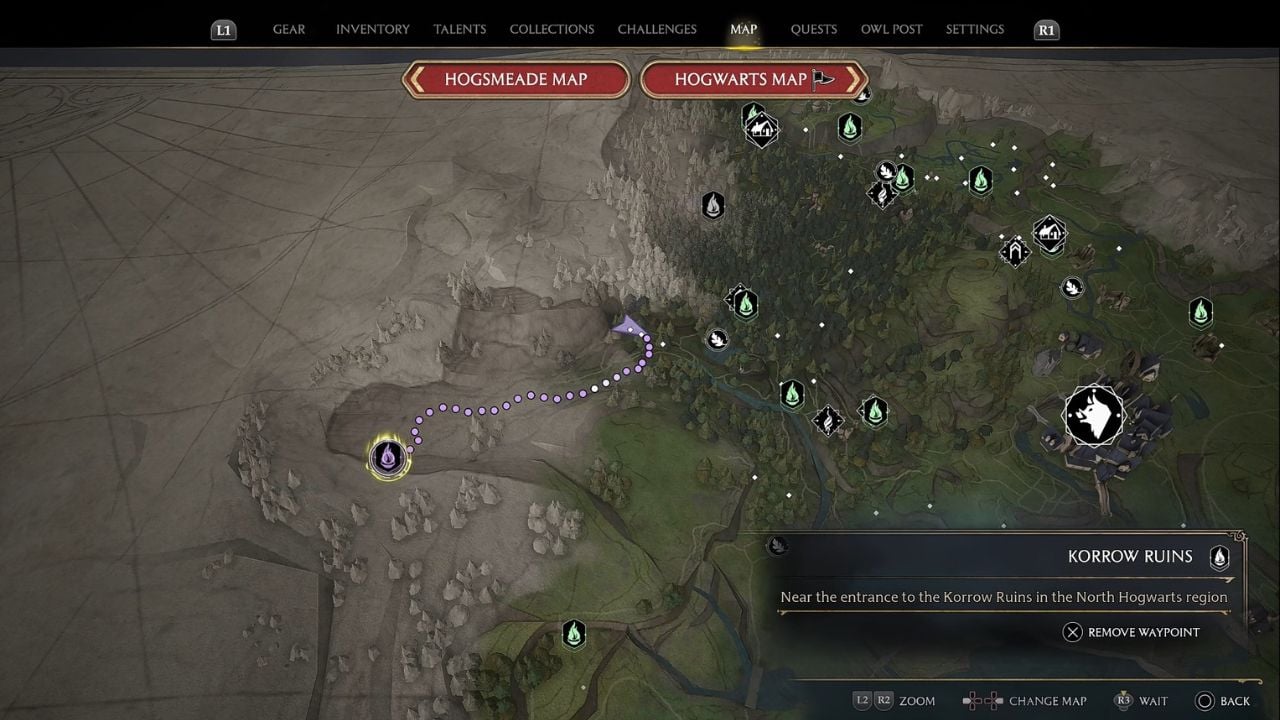The width and height of the screenshot is (1280, 720).
Task: Switch to the INVENTORY tab
Action: 372,29
